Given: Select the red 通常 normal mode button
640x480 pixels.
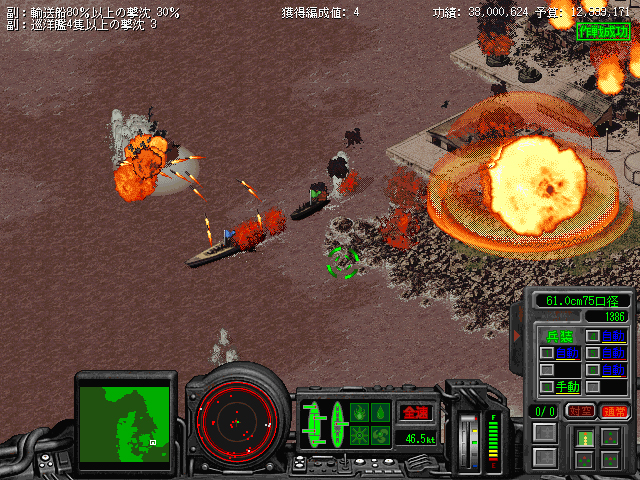Looking at the screenshot, I should point(613,411).
